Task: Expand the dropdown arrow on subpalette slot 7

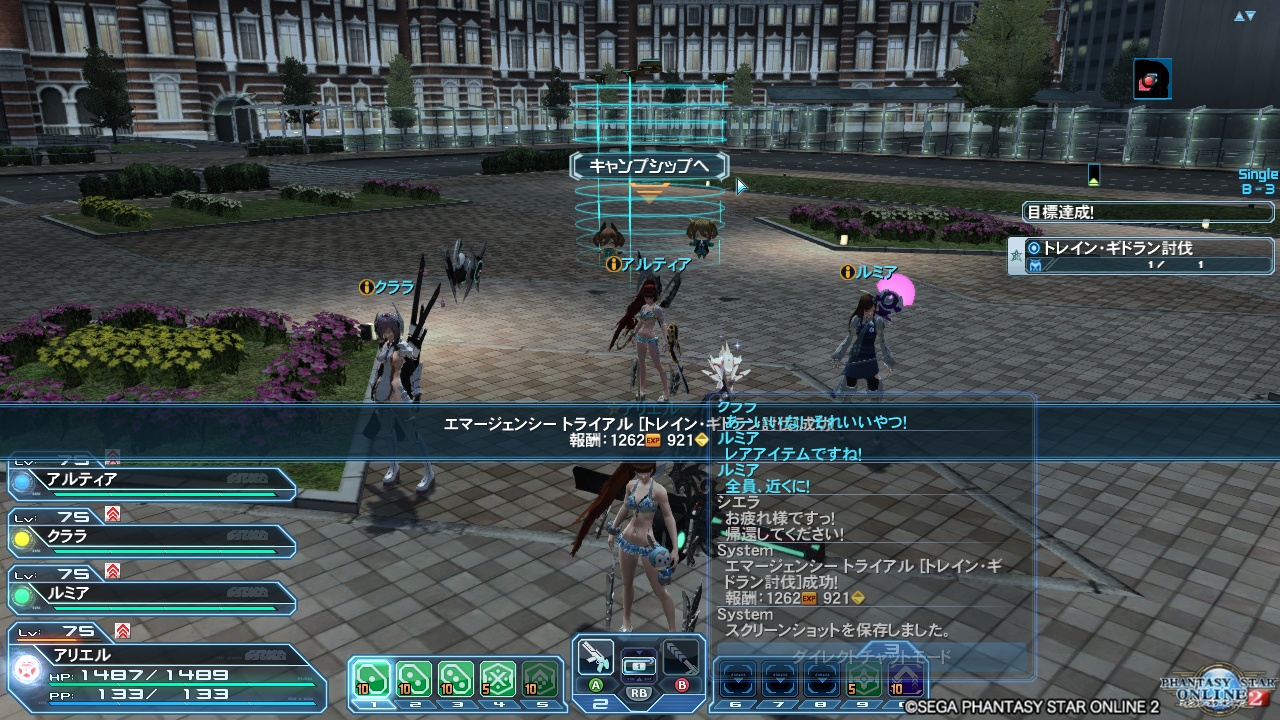Action: click(x=780, y=680)
